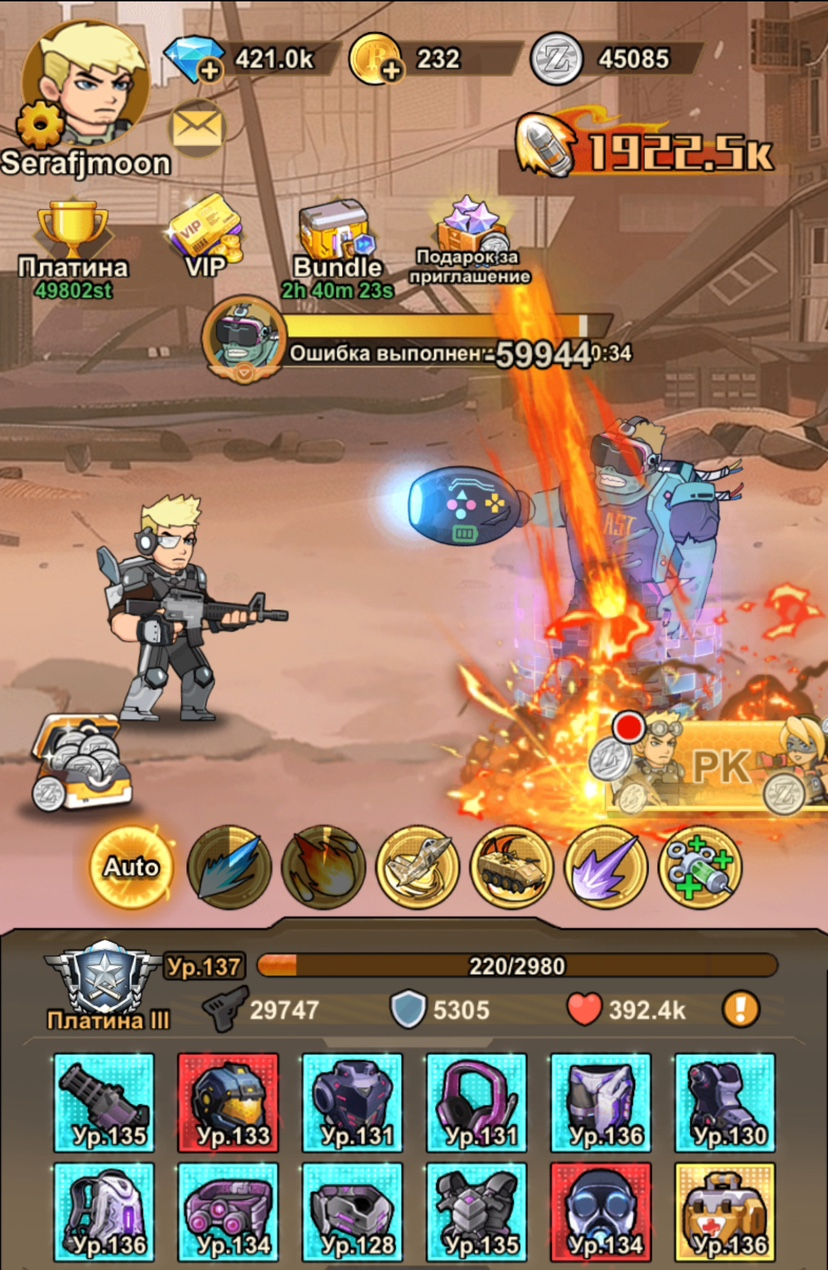This screenshot has height=1270, width=828.
Task: Select the medkit equipment slot Ур.136
Action: [725, 1212]
